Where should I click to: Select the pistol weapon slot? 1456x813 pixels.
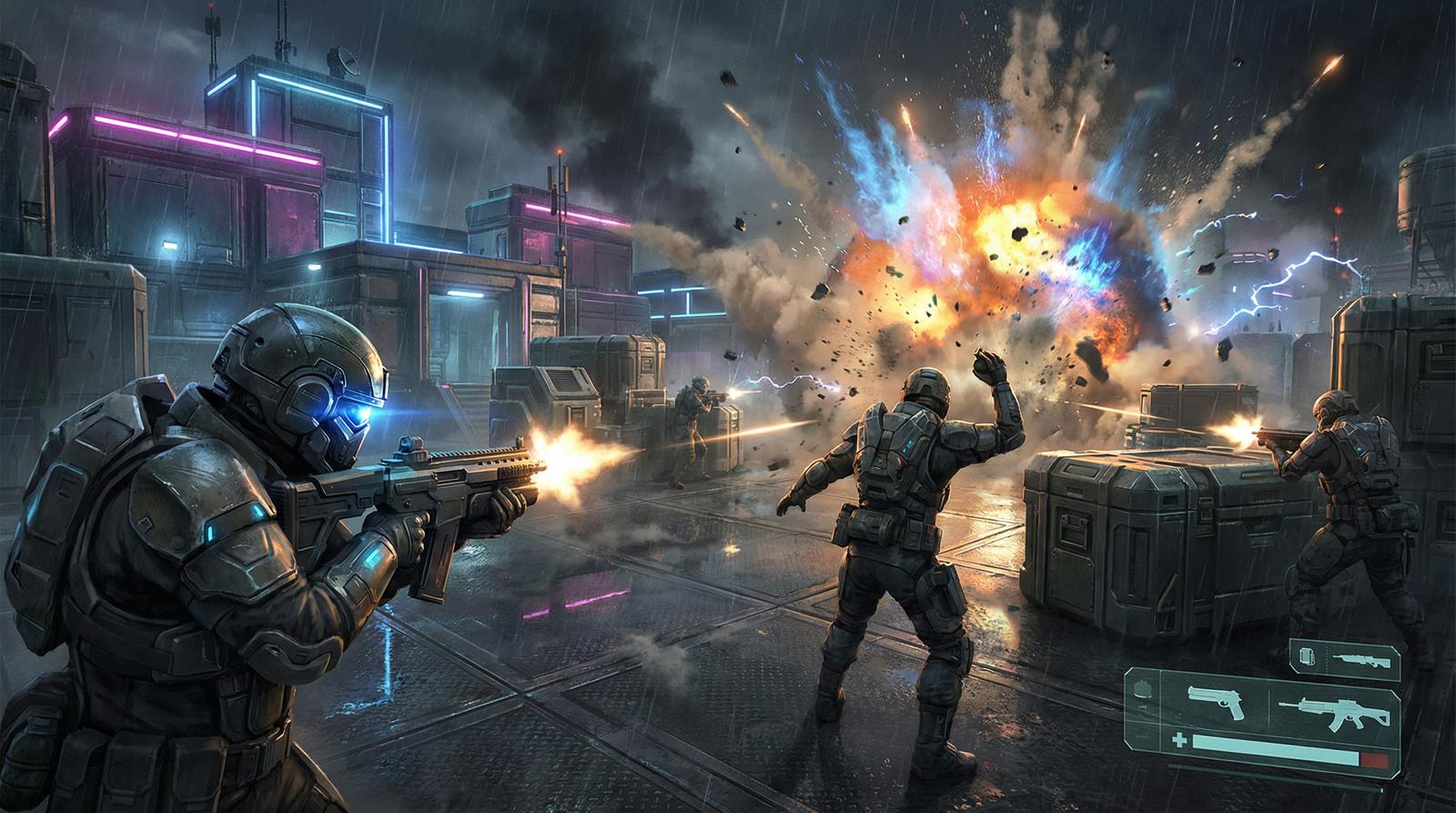tap(1219, 701)
